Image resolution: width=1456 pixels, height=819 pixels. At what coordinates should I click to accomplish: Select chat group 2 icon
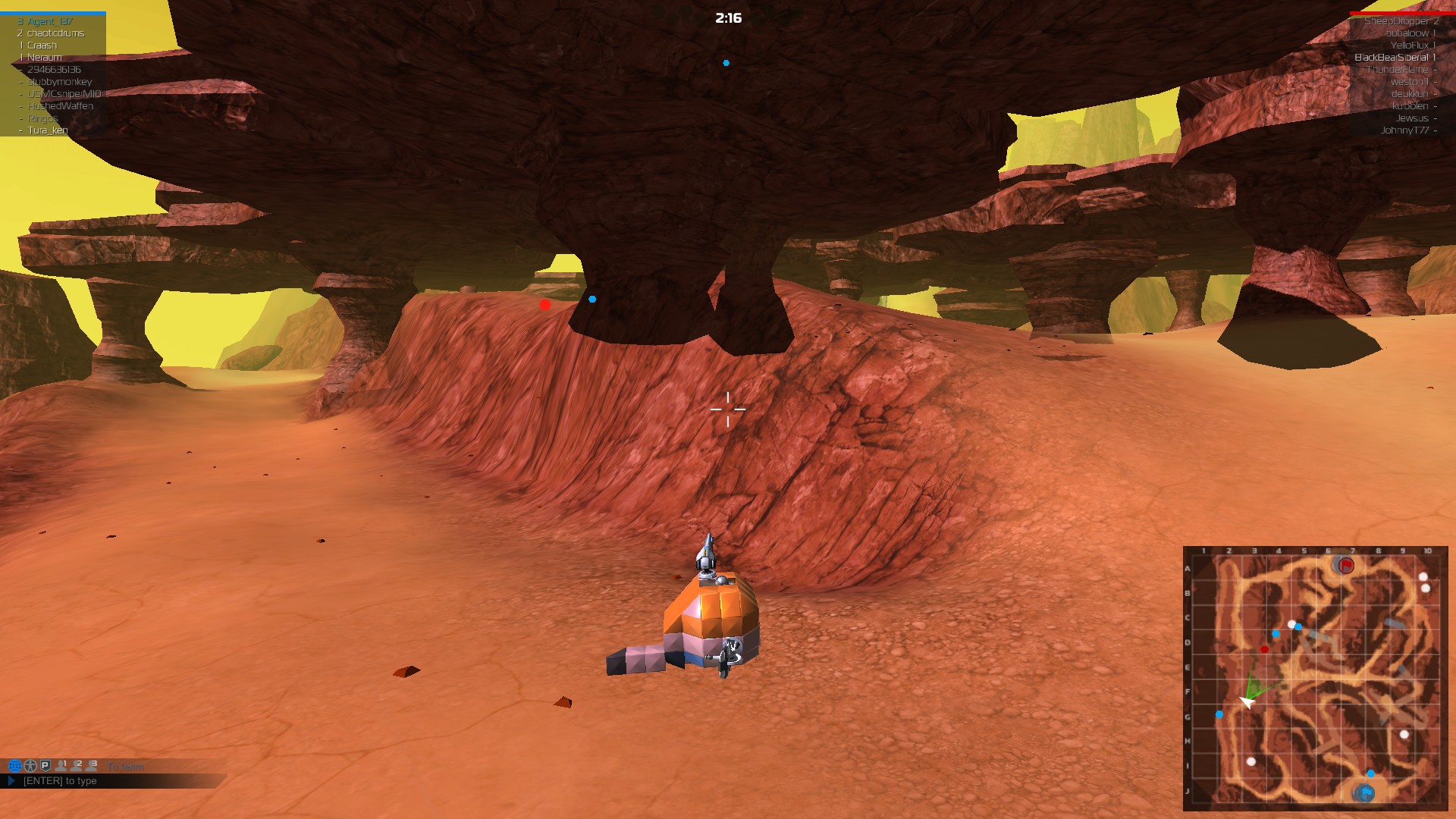click(x=77, y=766)
